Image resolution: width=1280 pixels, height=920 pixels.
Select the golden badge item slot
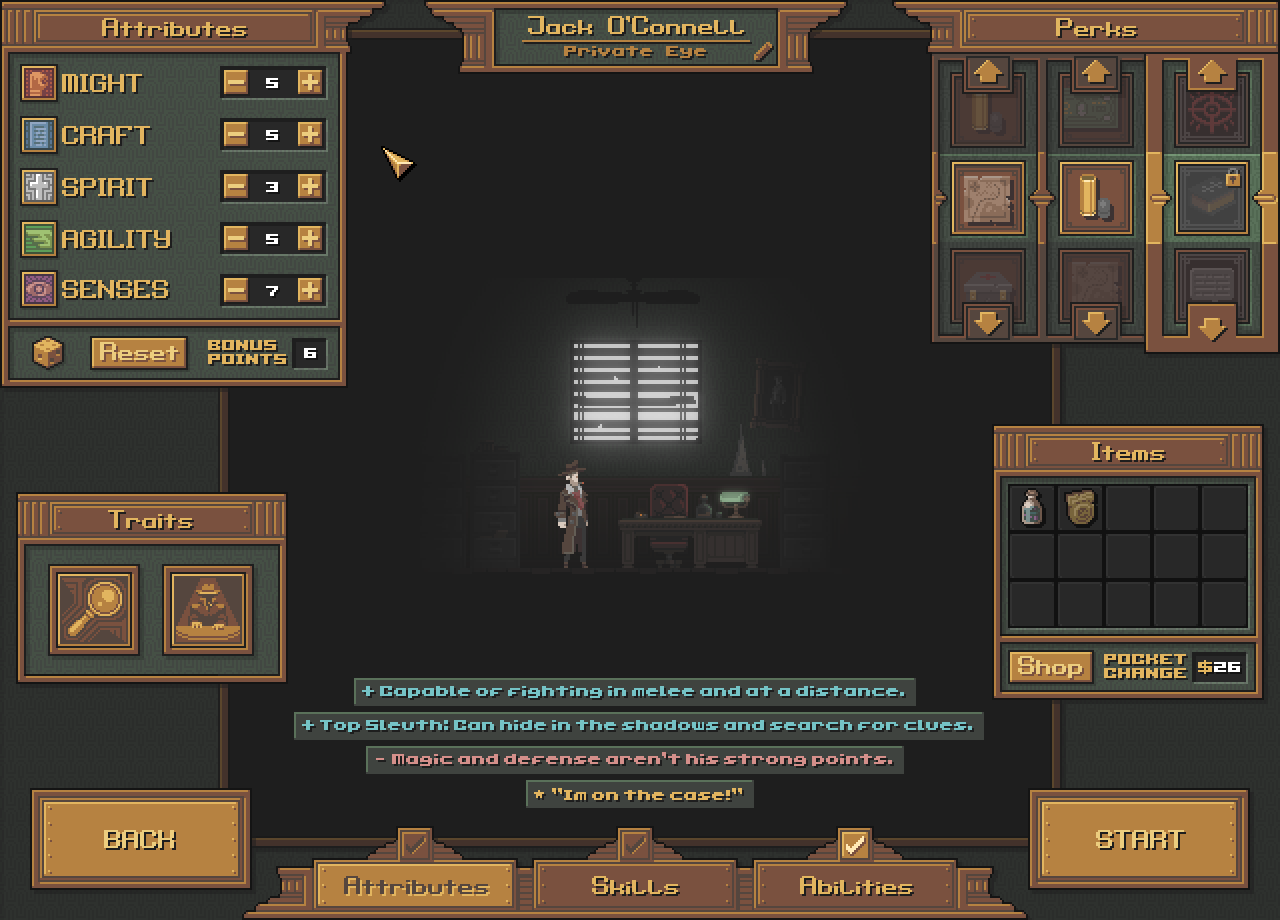coord(1080,507)
